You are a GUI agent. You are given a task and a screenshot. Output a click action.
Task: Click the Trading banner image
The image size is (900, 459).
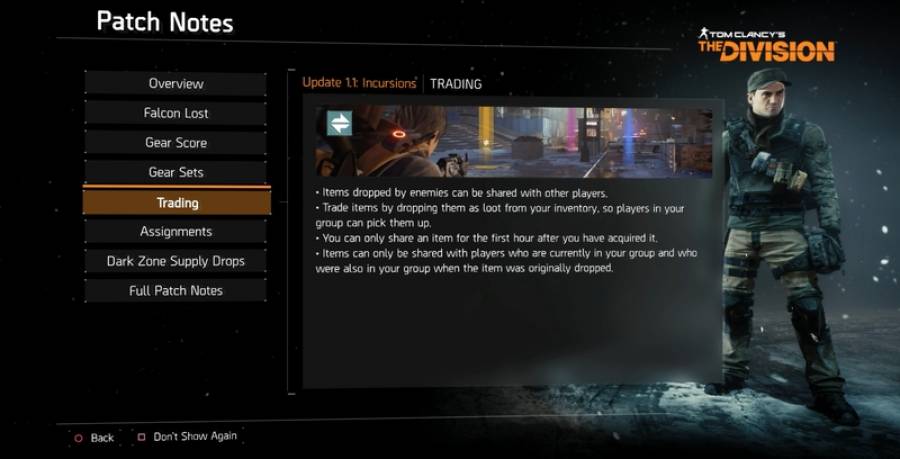coord(514,142)
